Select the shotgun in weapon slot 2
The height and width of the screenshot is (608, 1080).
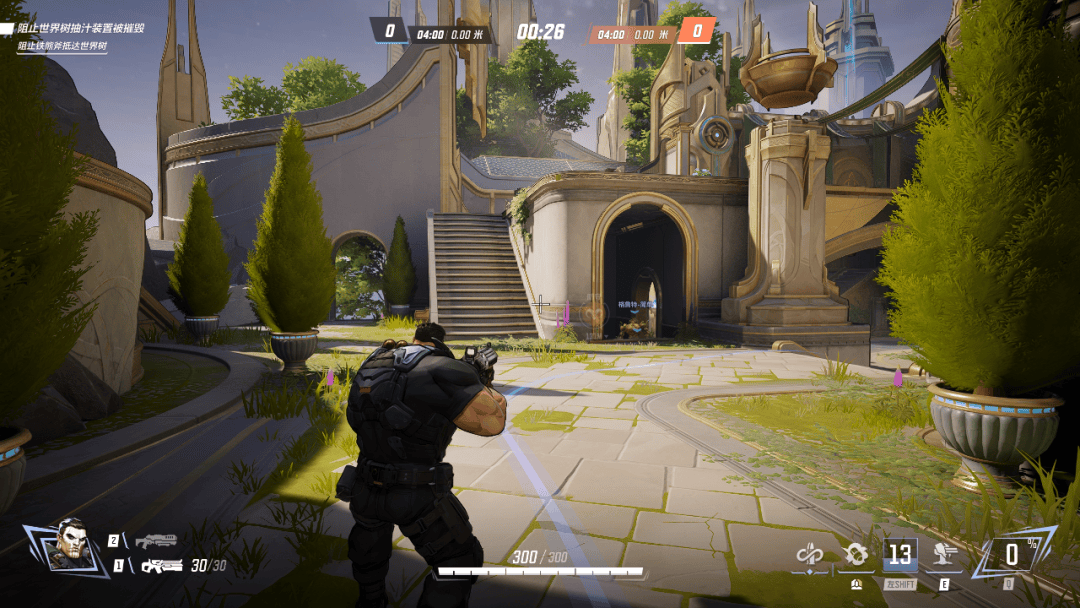(x=156, y=541)
